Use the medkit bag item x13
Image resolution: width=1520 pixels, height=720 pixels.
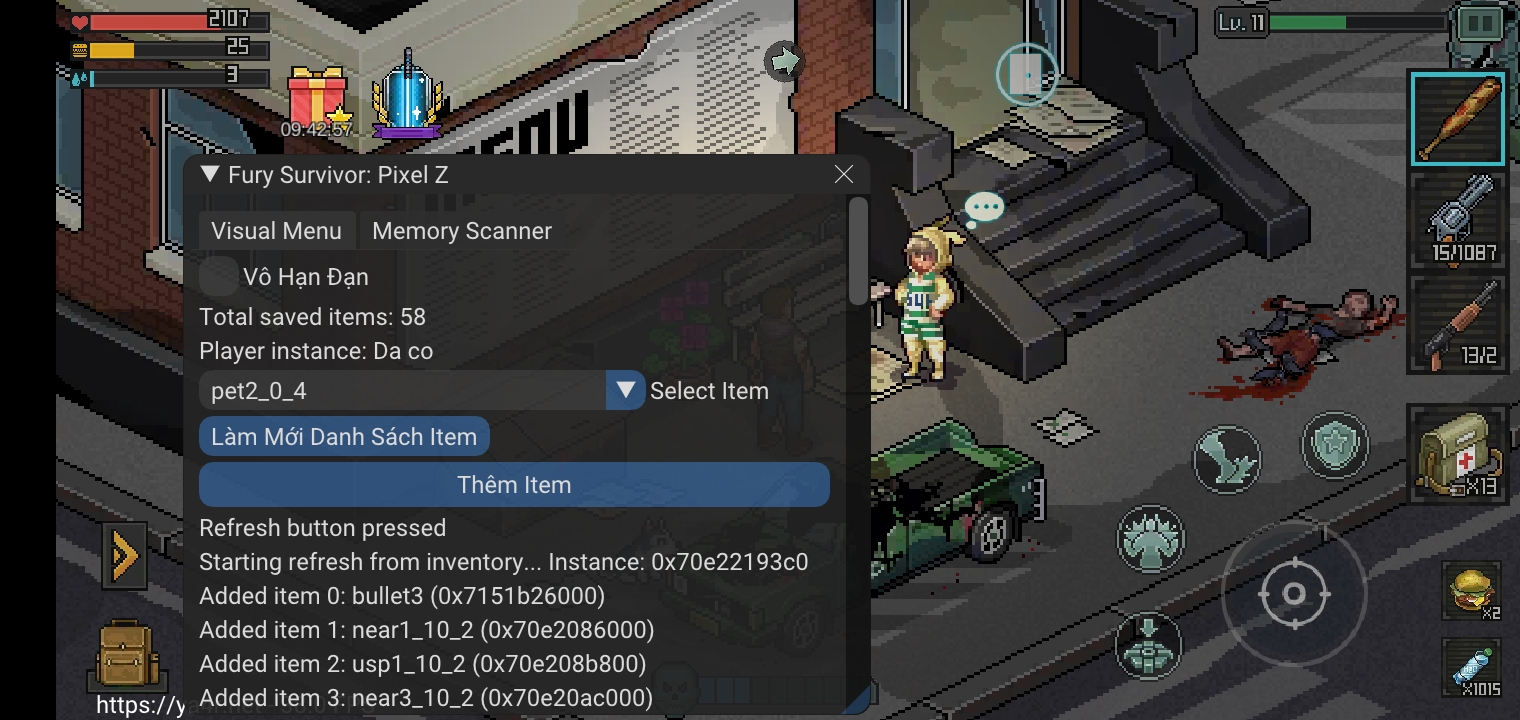[1458, 455]
